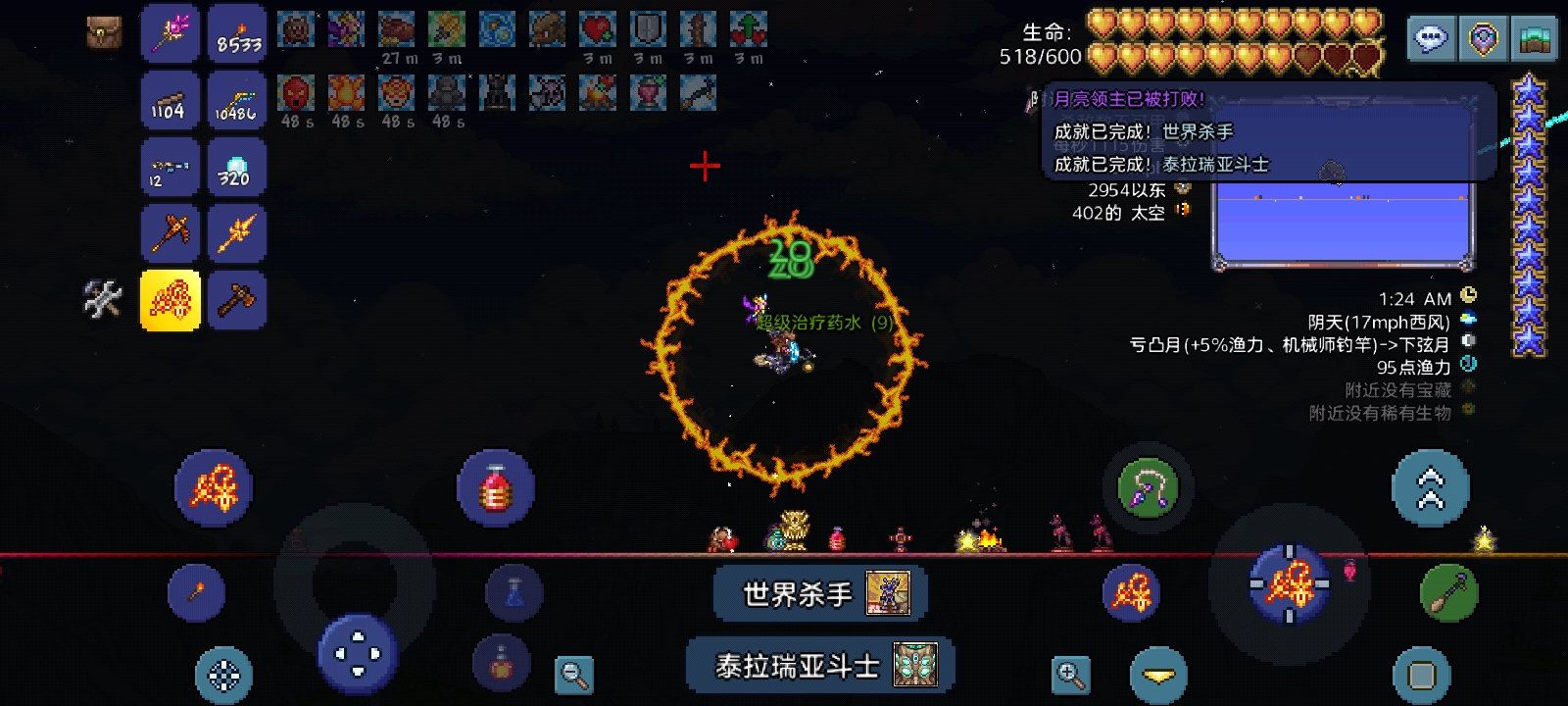Tap the double-arrow jump button
This screenshot has height=706, width=1568.
1430,488
